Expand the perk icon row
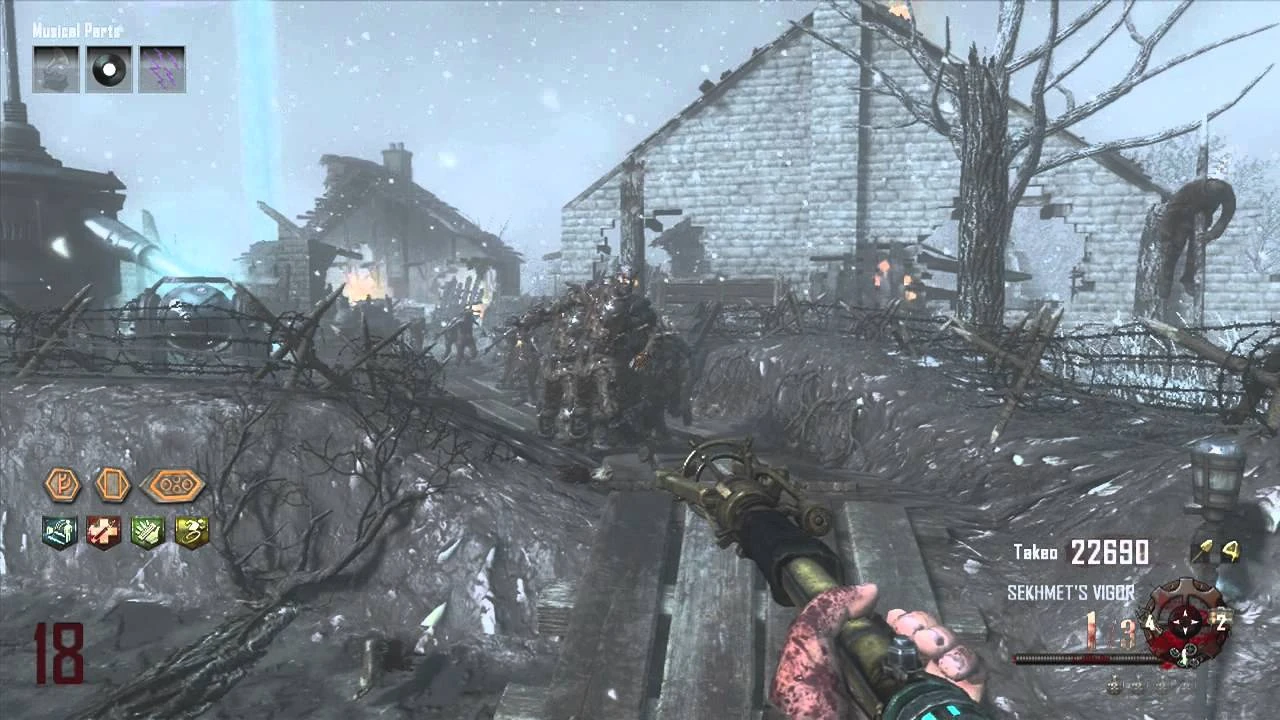Image resolution: width=1280 pixels, height=720 pixels. [x=128, y=533]
